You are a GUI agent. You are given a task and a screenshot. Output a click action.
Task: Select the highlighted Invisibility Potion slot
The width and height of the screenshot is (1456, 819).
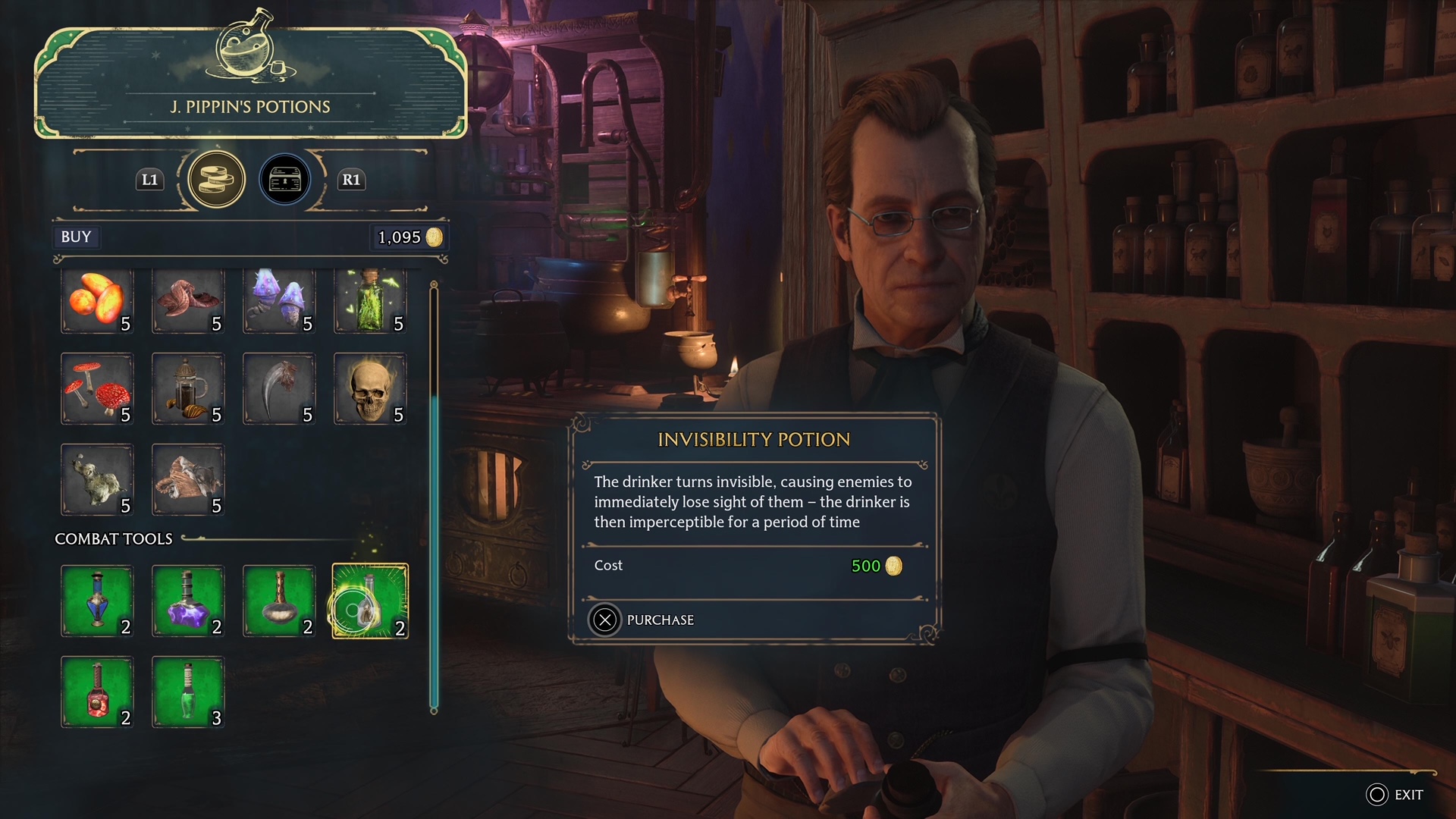370,601
